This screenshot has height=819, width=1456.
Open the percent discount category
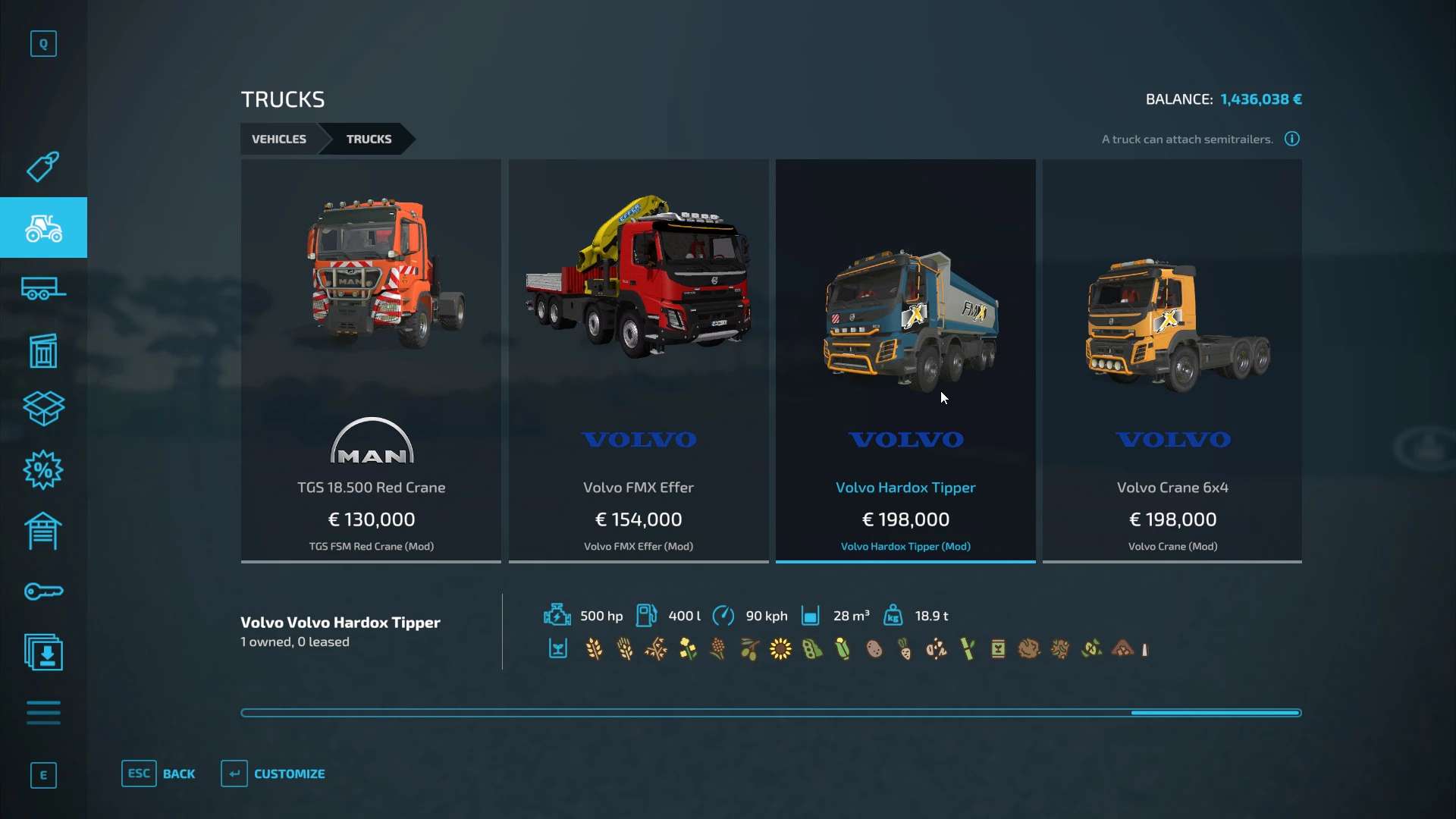click(43, 470)
